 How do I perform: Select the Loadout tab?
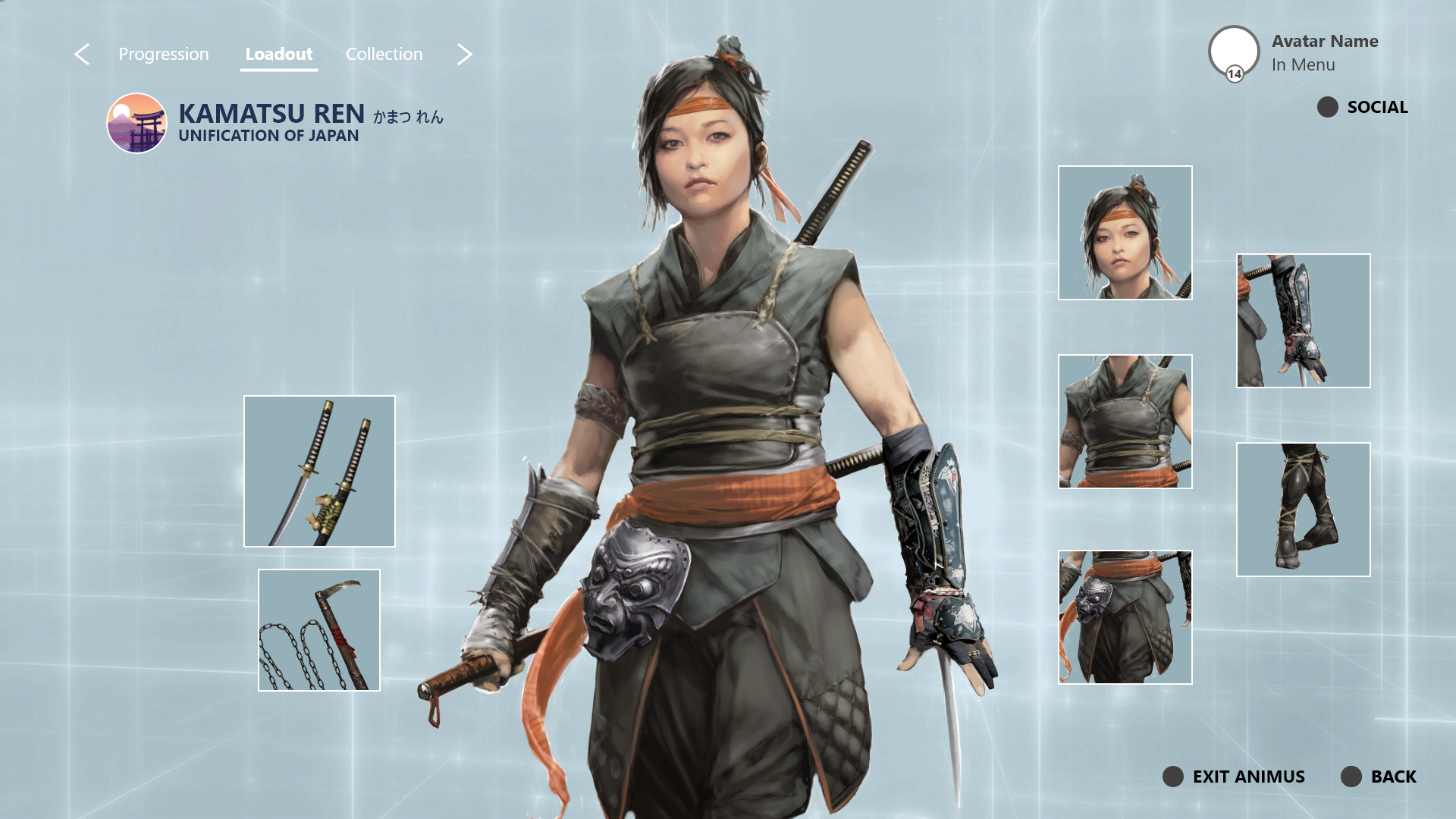278,55
